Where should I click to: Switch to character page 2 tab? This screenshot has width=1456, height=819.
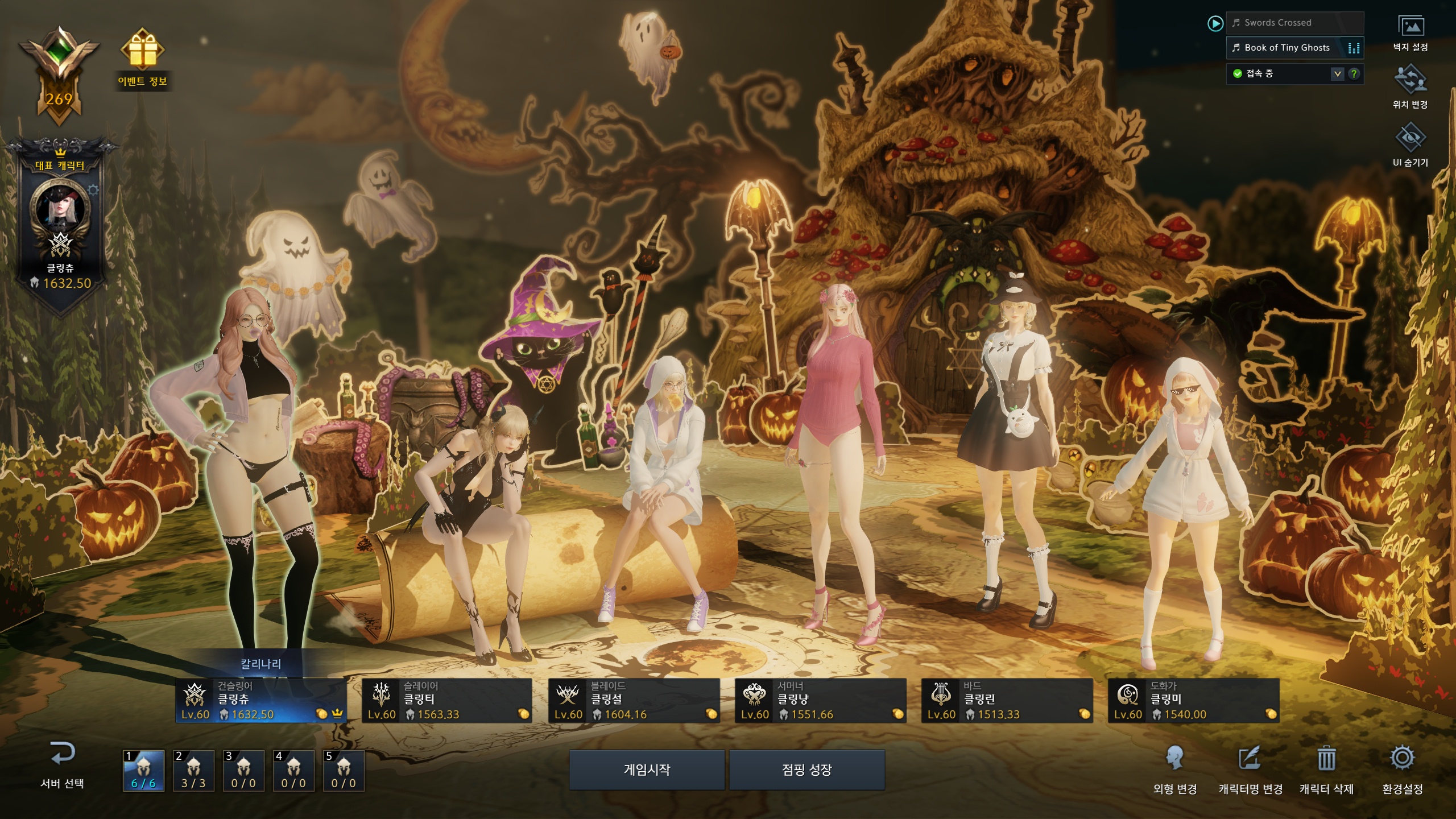(193, 771)
